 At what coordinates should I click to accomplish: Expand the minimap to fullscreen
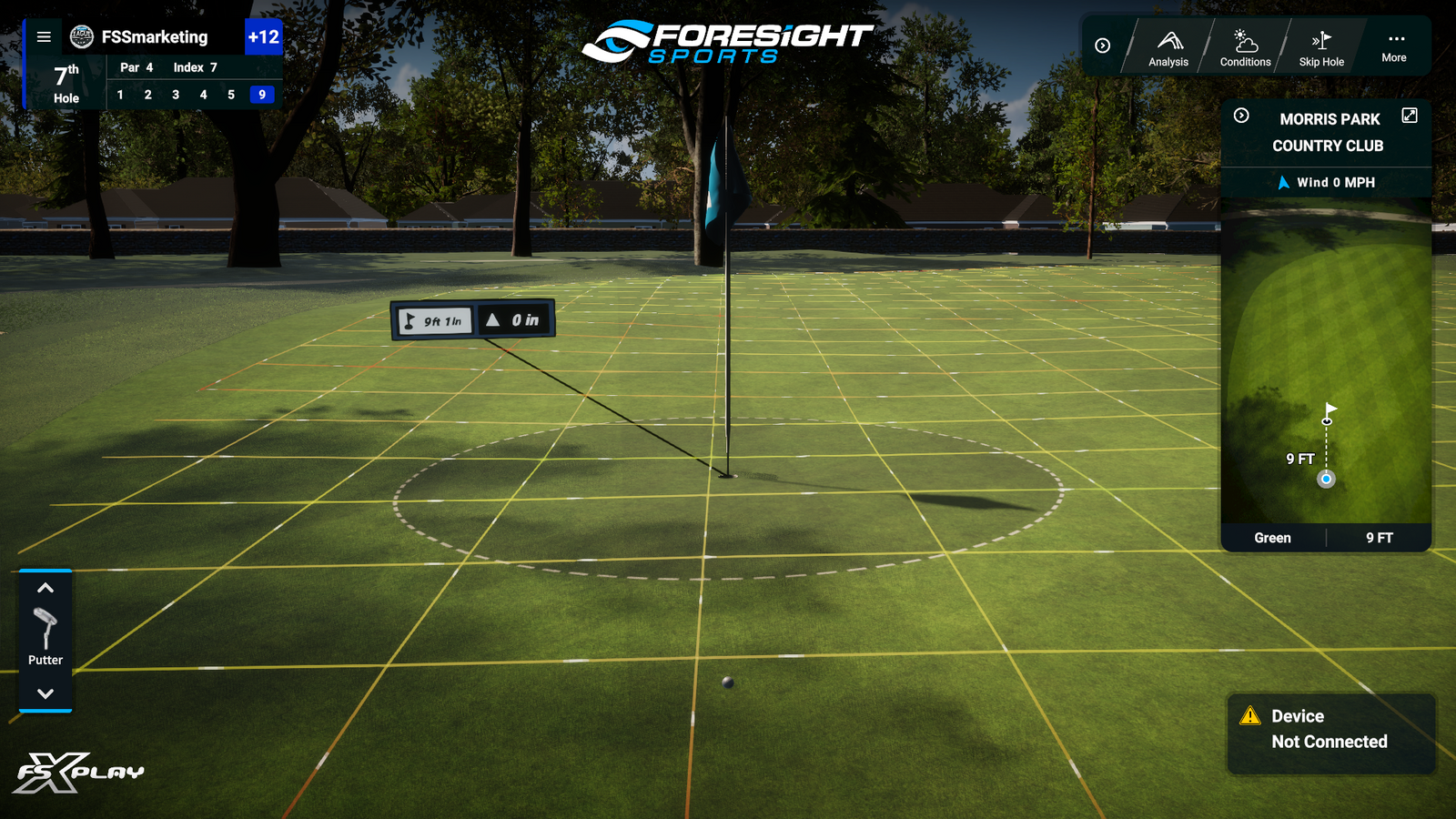(x=1410, y=116)
